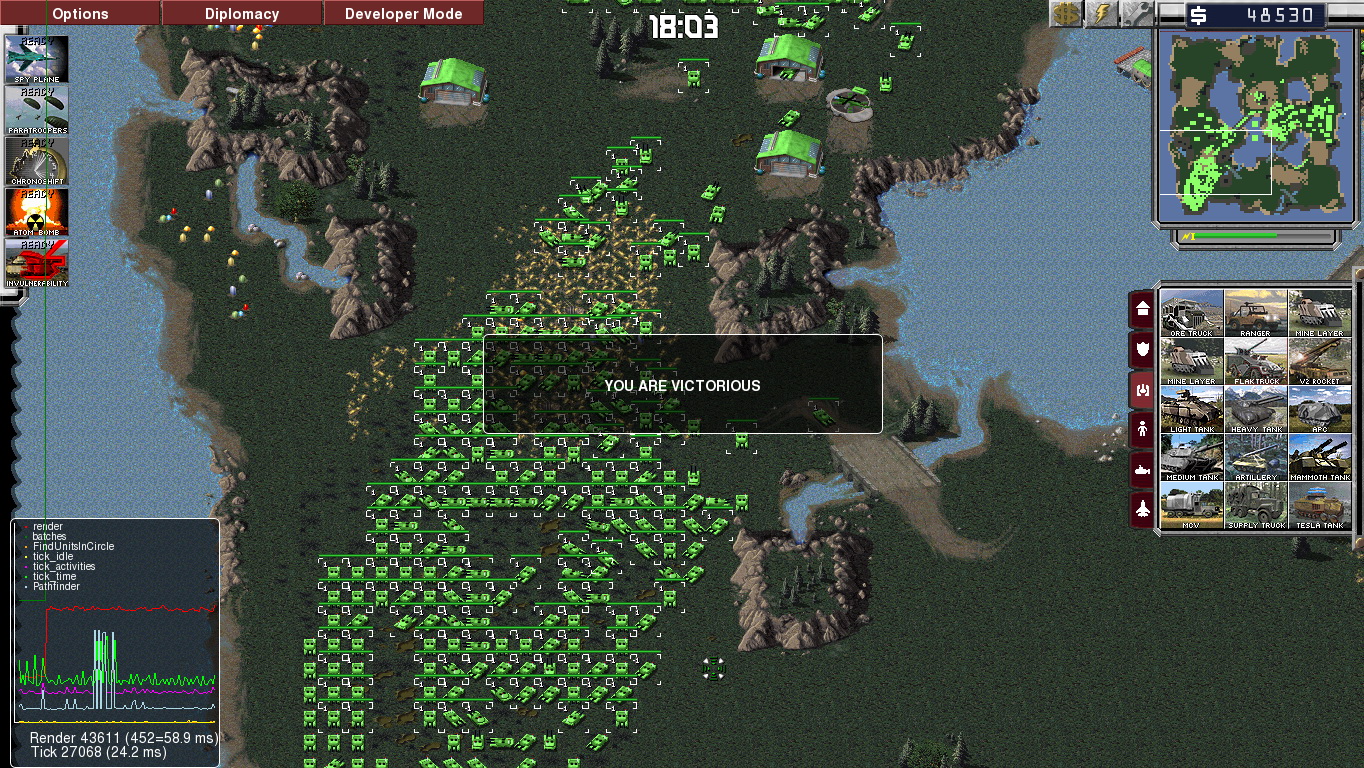Switch to the buildings production tab
1364x768 pixels.
(1142, 310)
